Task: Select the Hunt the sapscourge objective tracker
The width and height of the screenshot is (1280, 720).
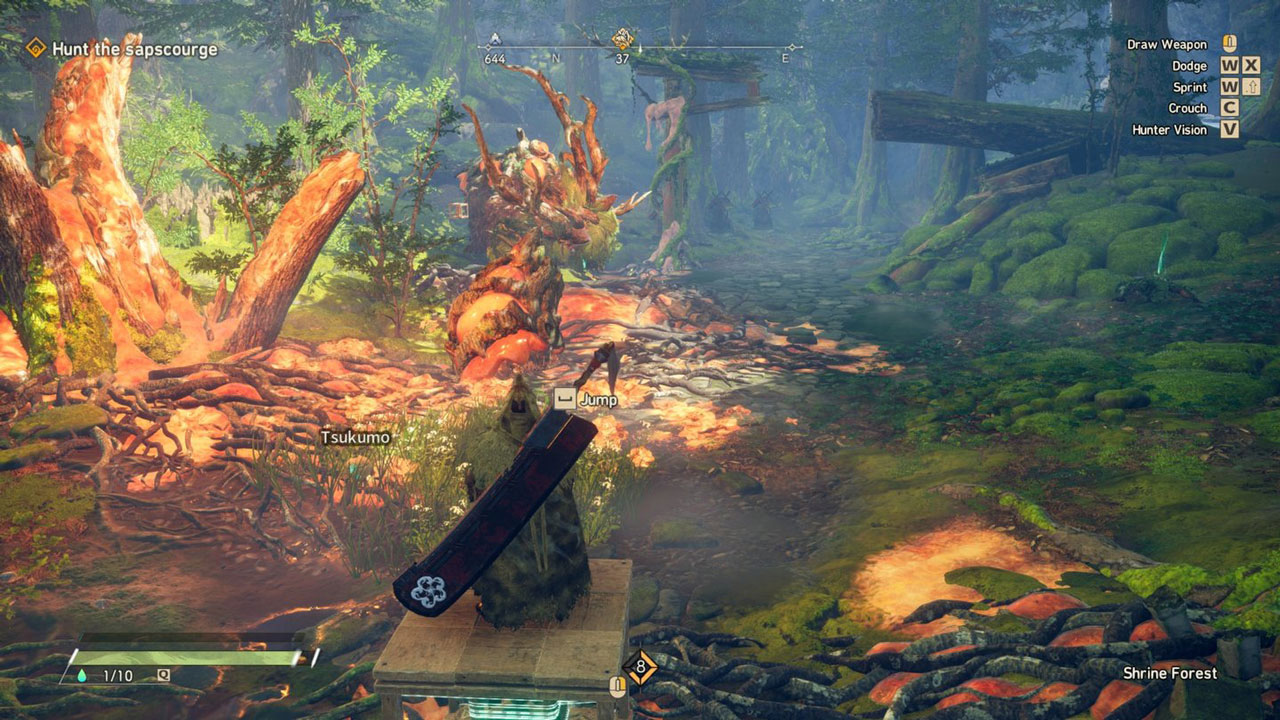Action: coord(122,48)
